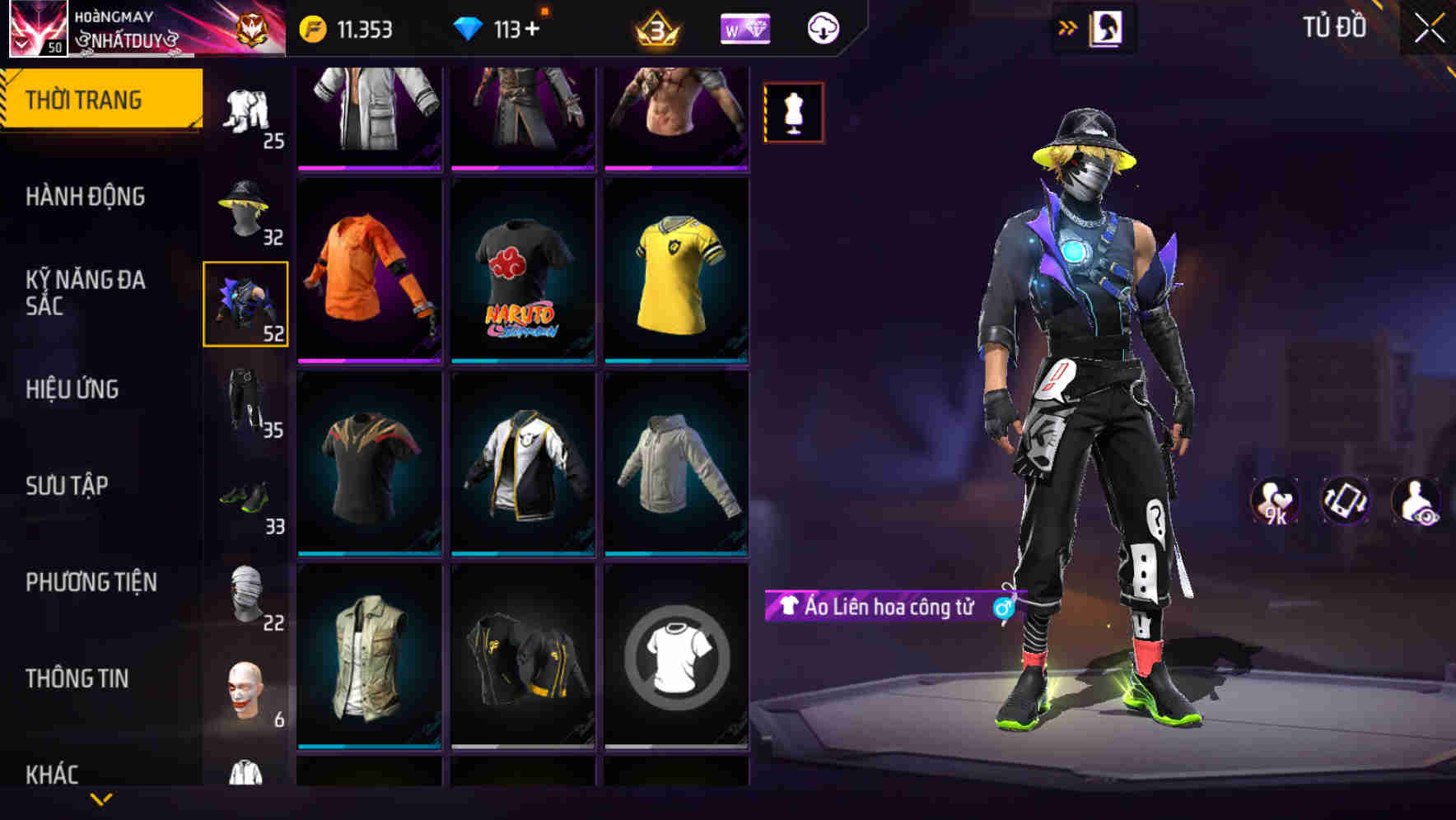Select the Naruto shirt thumbnail
Image resolution: width=1456 pixels, height=820 pixels.
(x=522, y=270)
